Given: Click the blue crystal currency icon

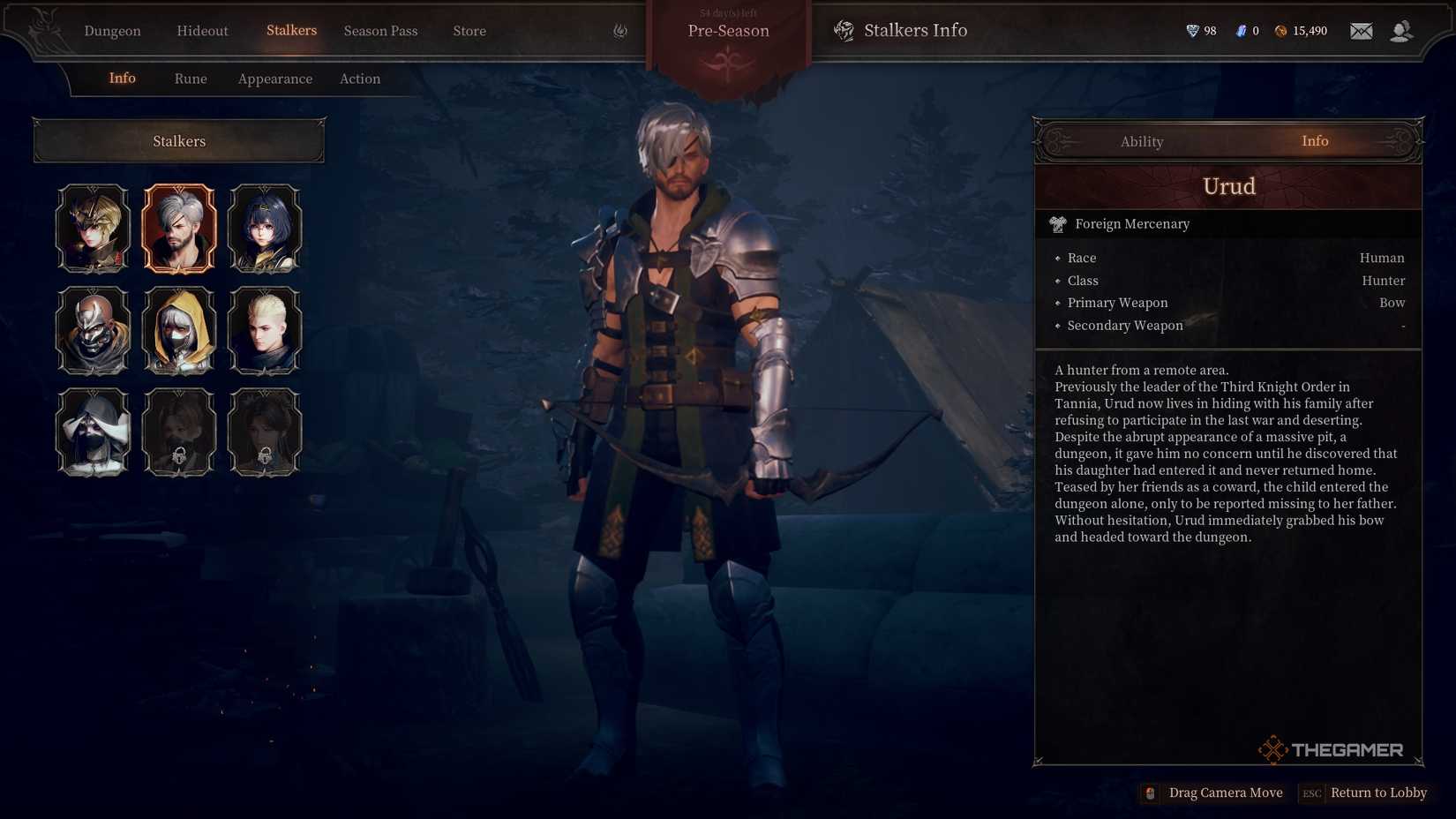Looking at the screenshot, I should (x=1239, y=30).
